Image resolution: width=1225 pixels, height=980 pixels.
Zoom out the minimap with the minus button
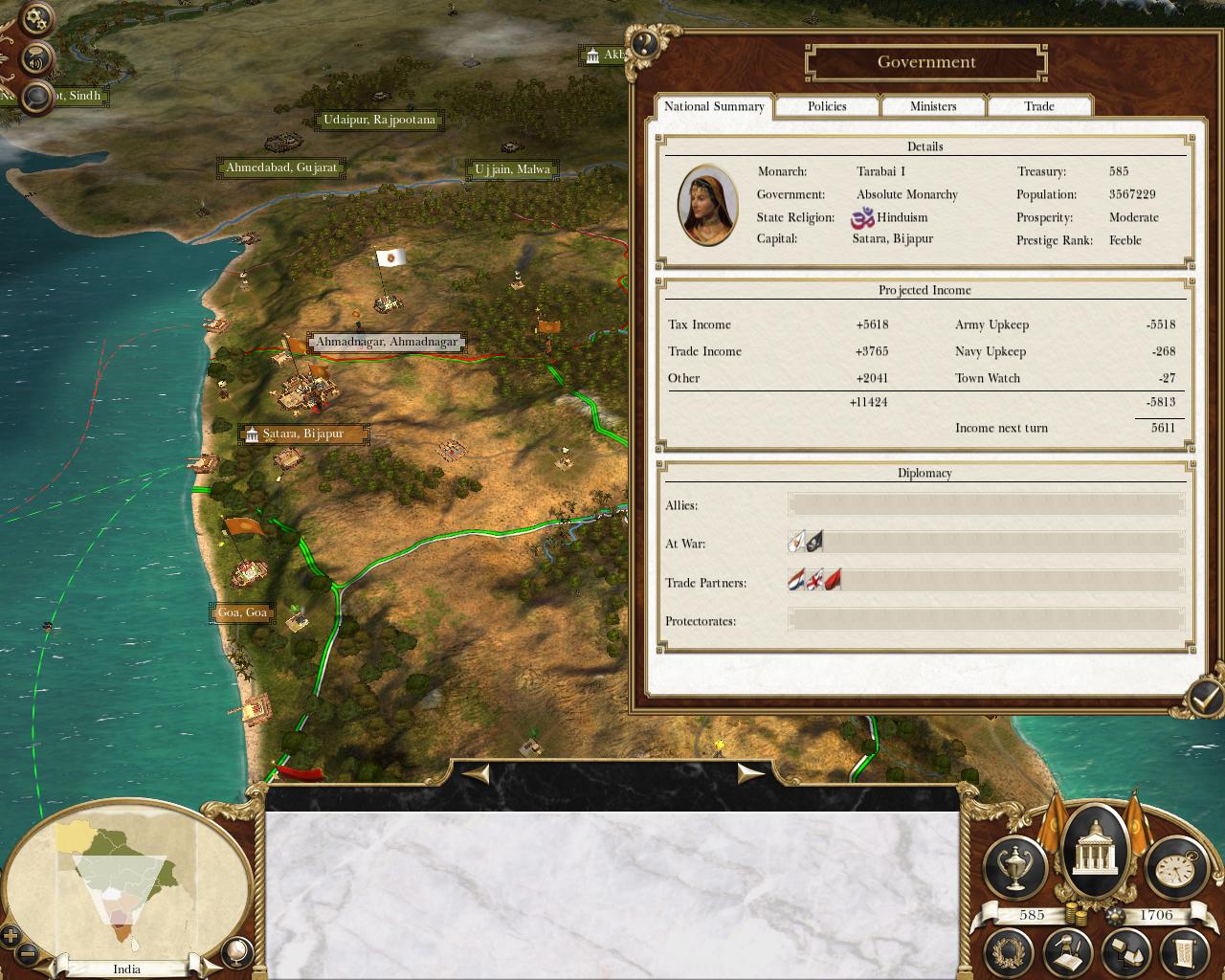tap(28, 953)
